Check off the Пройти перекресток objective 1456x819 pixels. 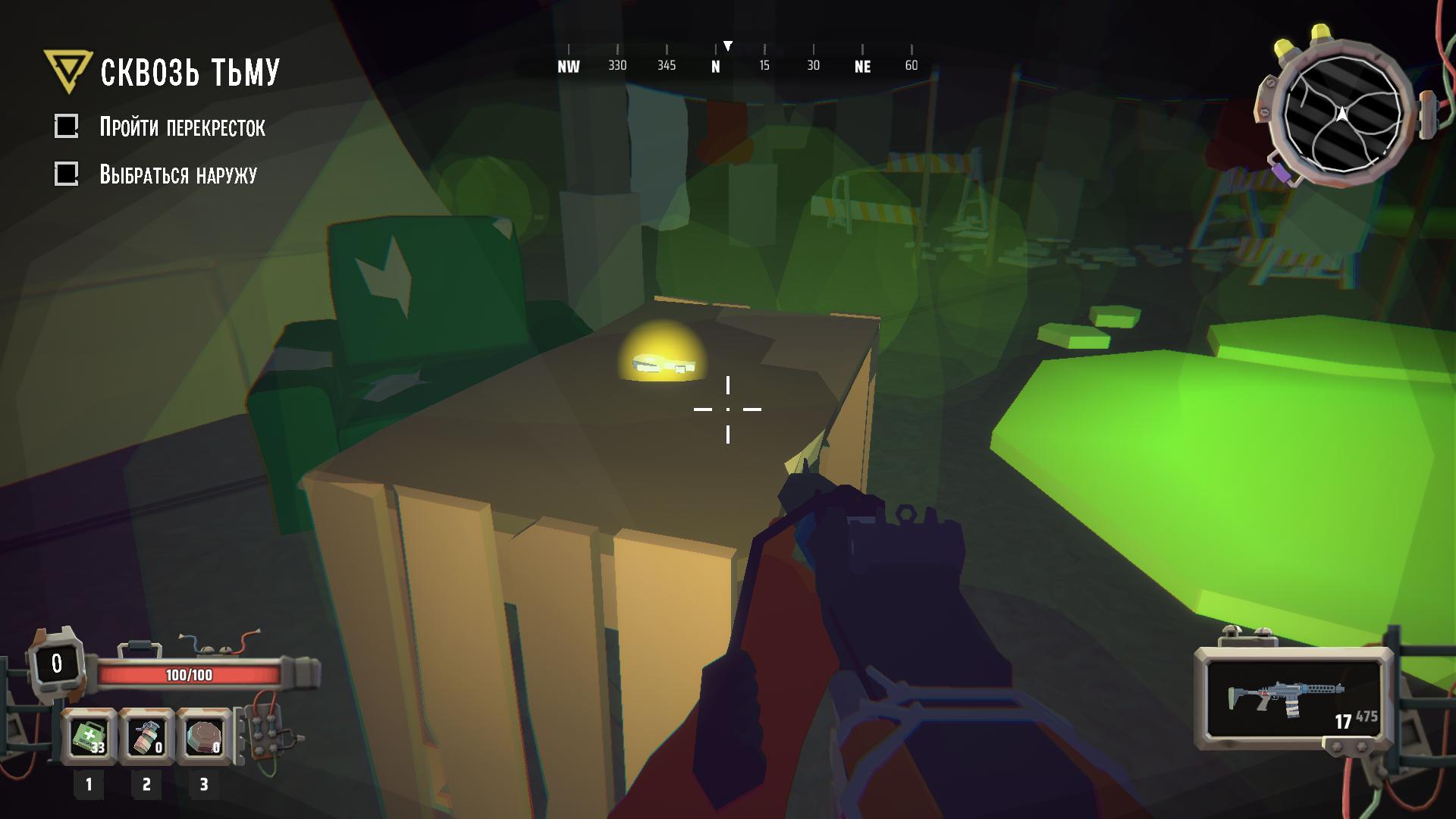point(67,127)
